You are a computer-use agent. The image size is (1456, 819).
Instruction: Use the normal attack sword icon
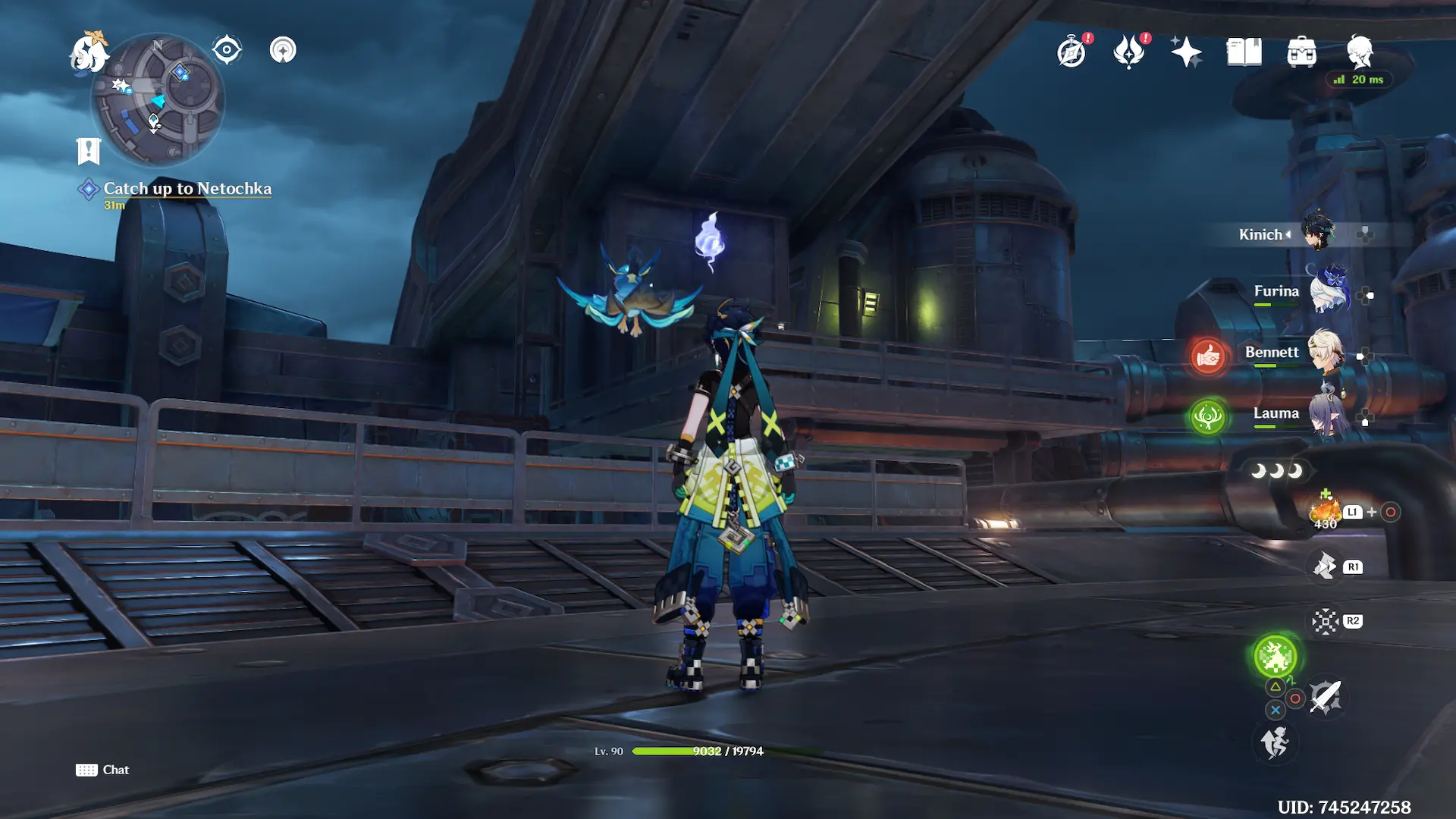(x=1326, y=697)
